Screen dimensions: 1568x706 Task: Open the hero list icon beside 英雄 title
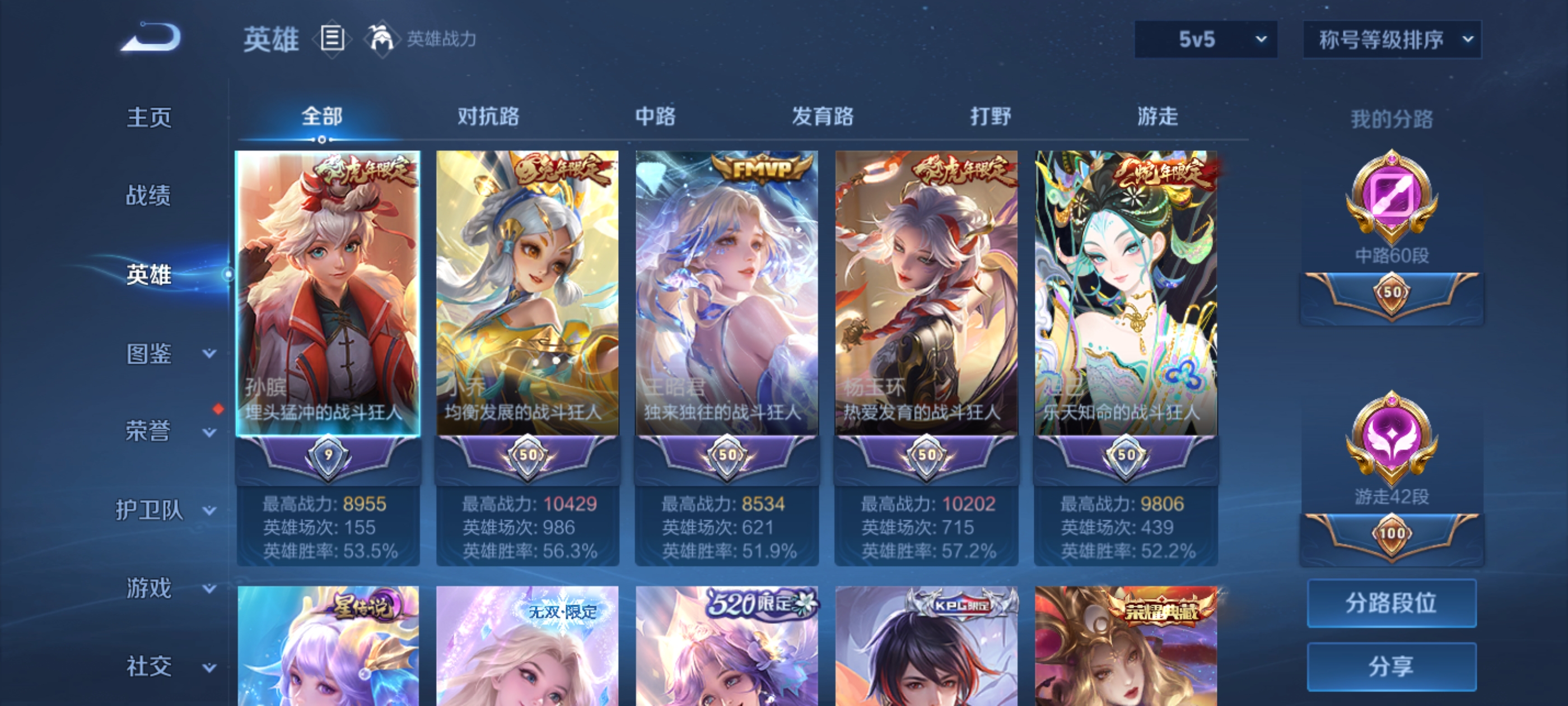(x=332, y=38)
